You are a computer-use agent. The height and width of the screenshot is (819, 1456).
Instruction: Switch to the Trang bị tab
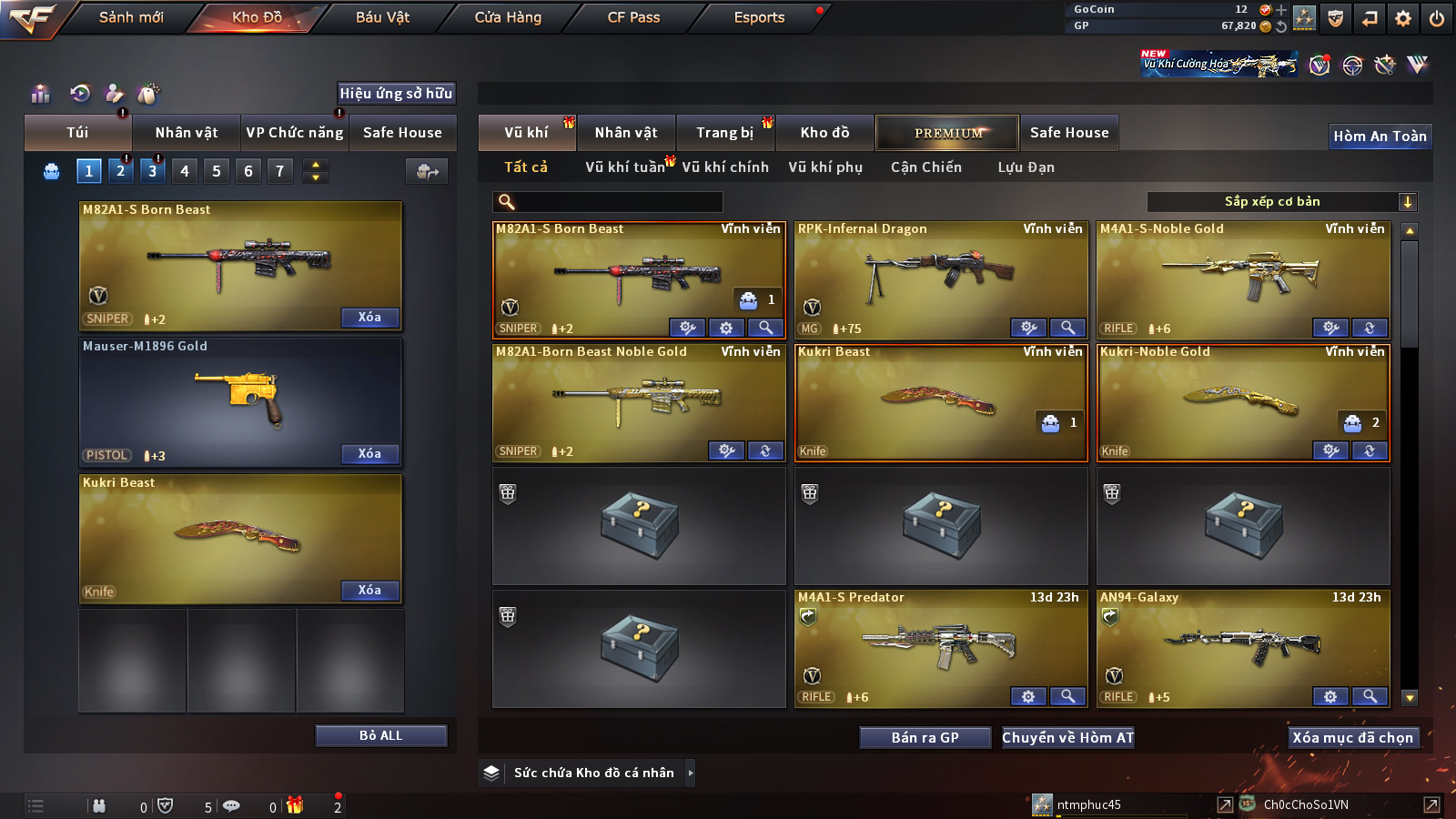[724, 133]
